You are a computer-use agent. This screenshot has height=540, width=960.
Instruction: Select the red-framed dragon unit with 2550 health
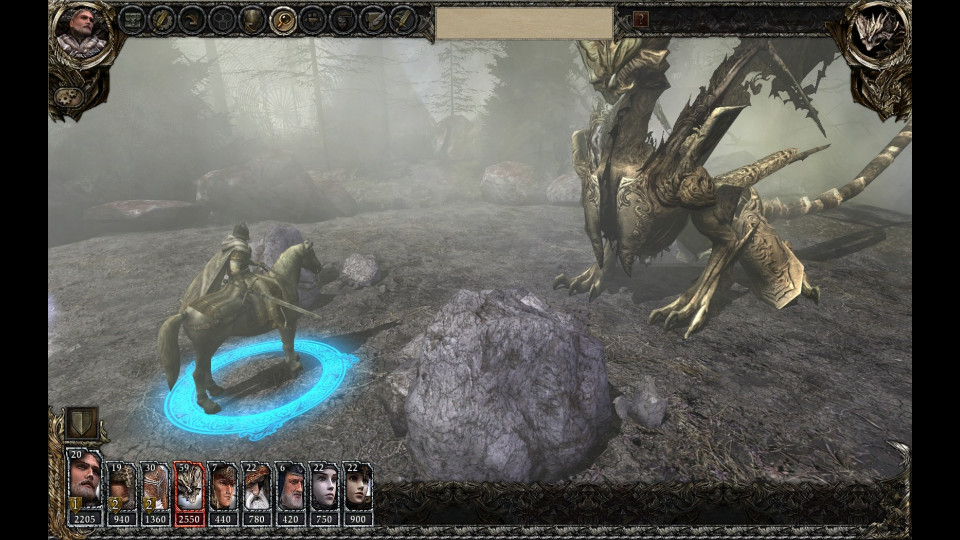point(189,487)
